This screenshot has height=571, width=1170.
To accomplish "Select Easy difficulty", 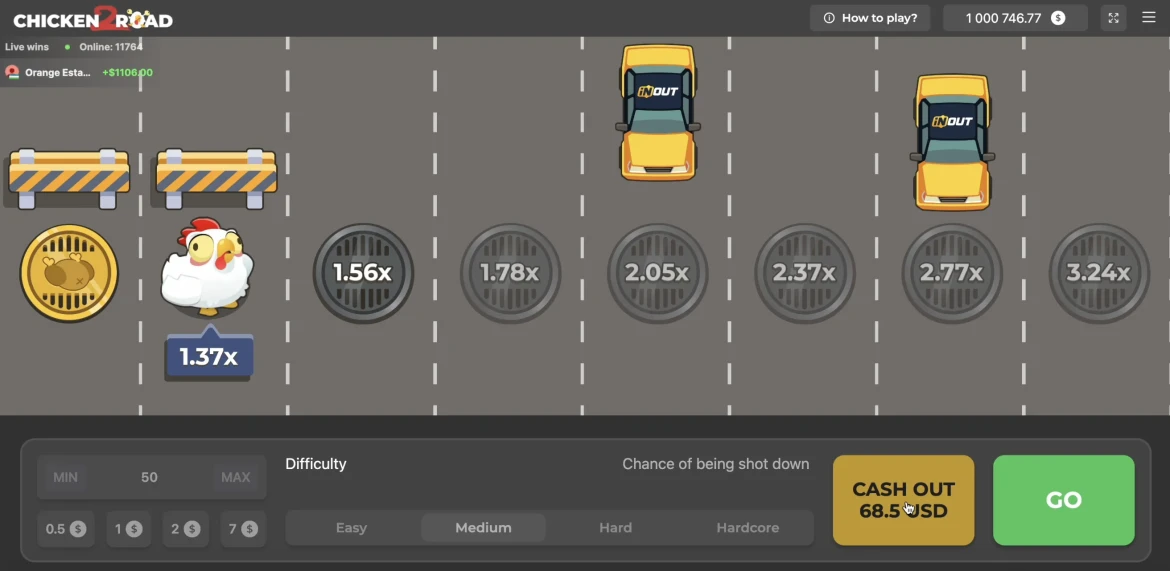I will (351, 528).
